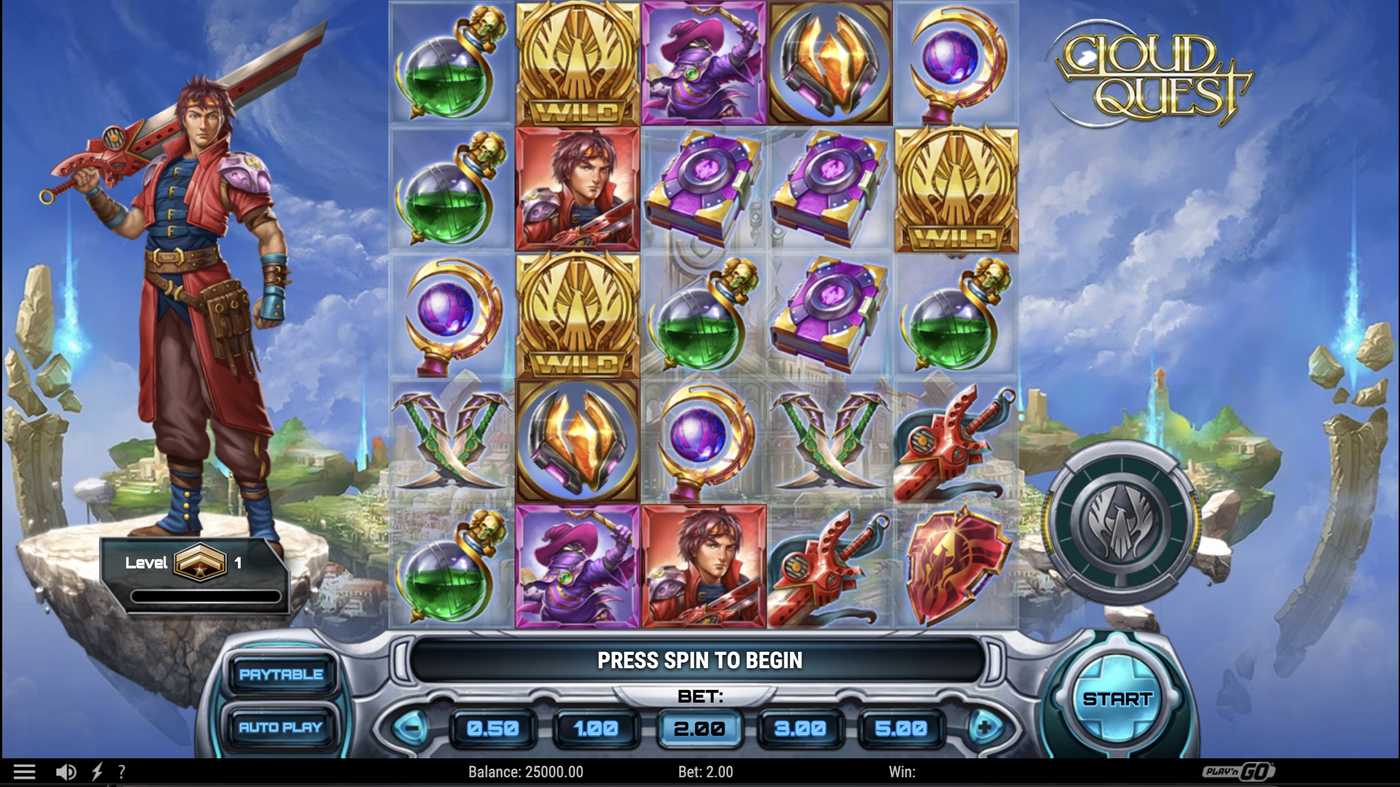Screen dimensions: 1400x787
Task: Select the 2.00 bet option
Action: pyautogui.click(x=700, y=729)
